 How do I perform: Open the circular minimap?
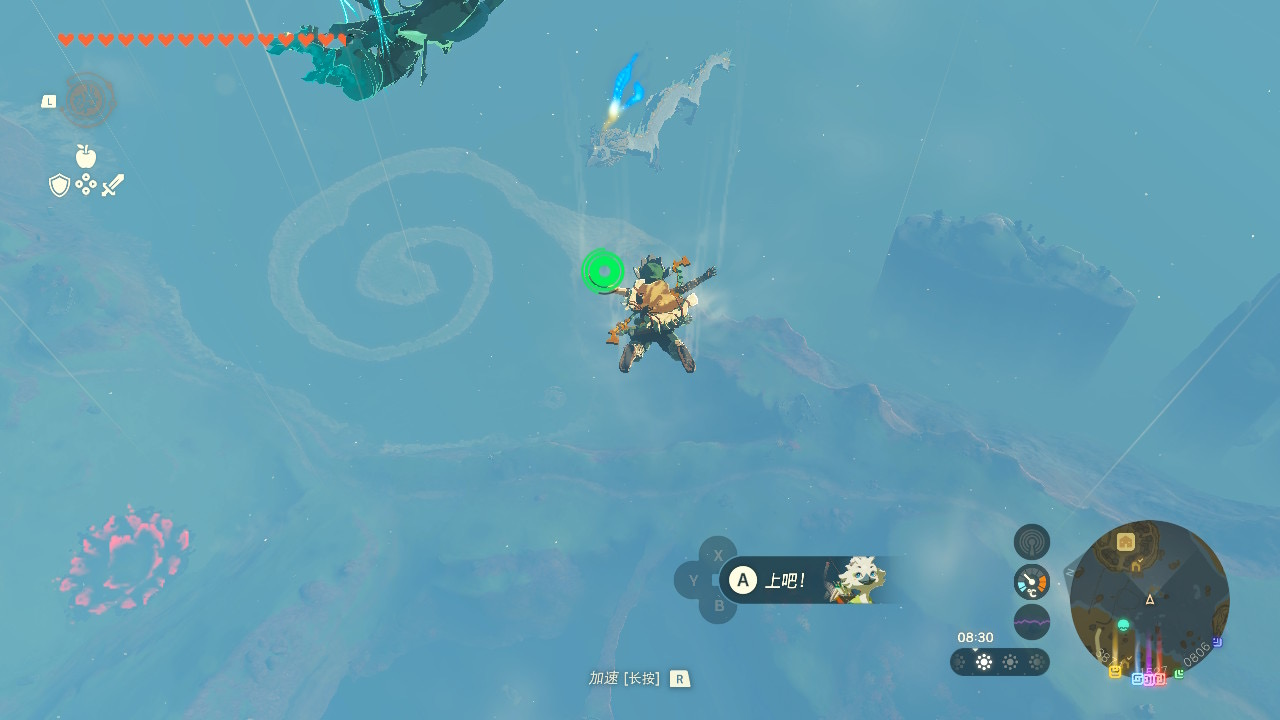pyautogui.click(x=1149, y=600)
